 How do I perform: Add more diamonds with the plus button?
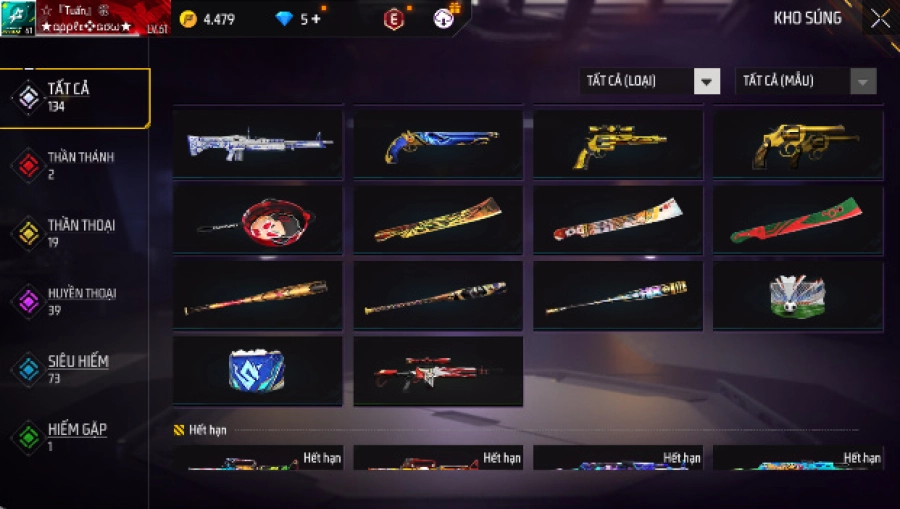[x=316, y=19]
